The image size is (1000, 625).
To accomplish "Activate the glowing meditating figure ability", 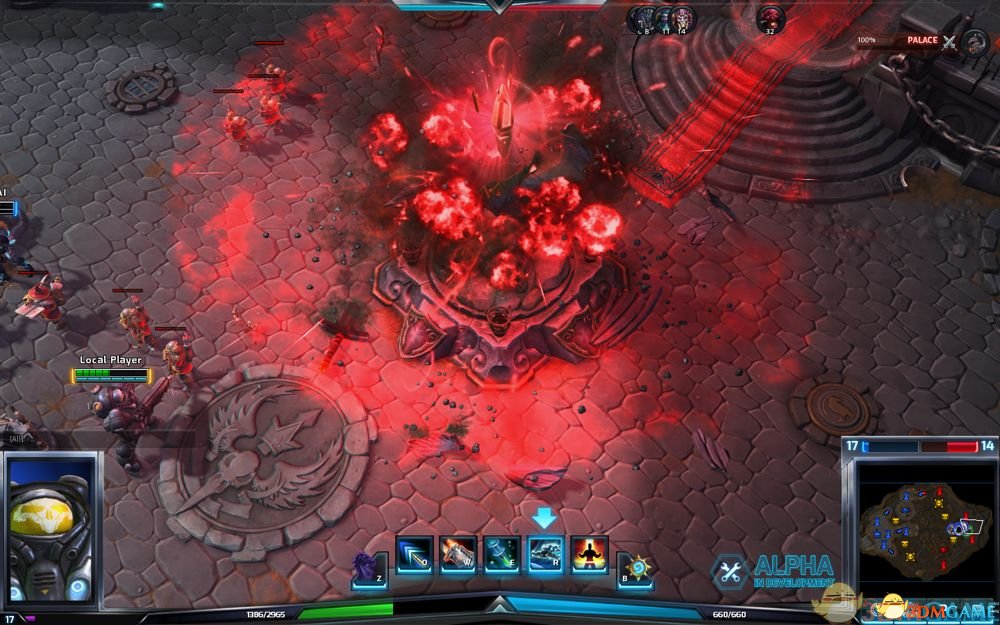I will [x=589, y=554].
